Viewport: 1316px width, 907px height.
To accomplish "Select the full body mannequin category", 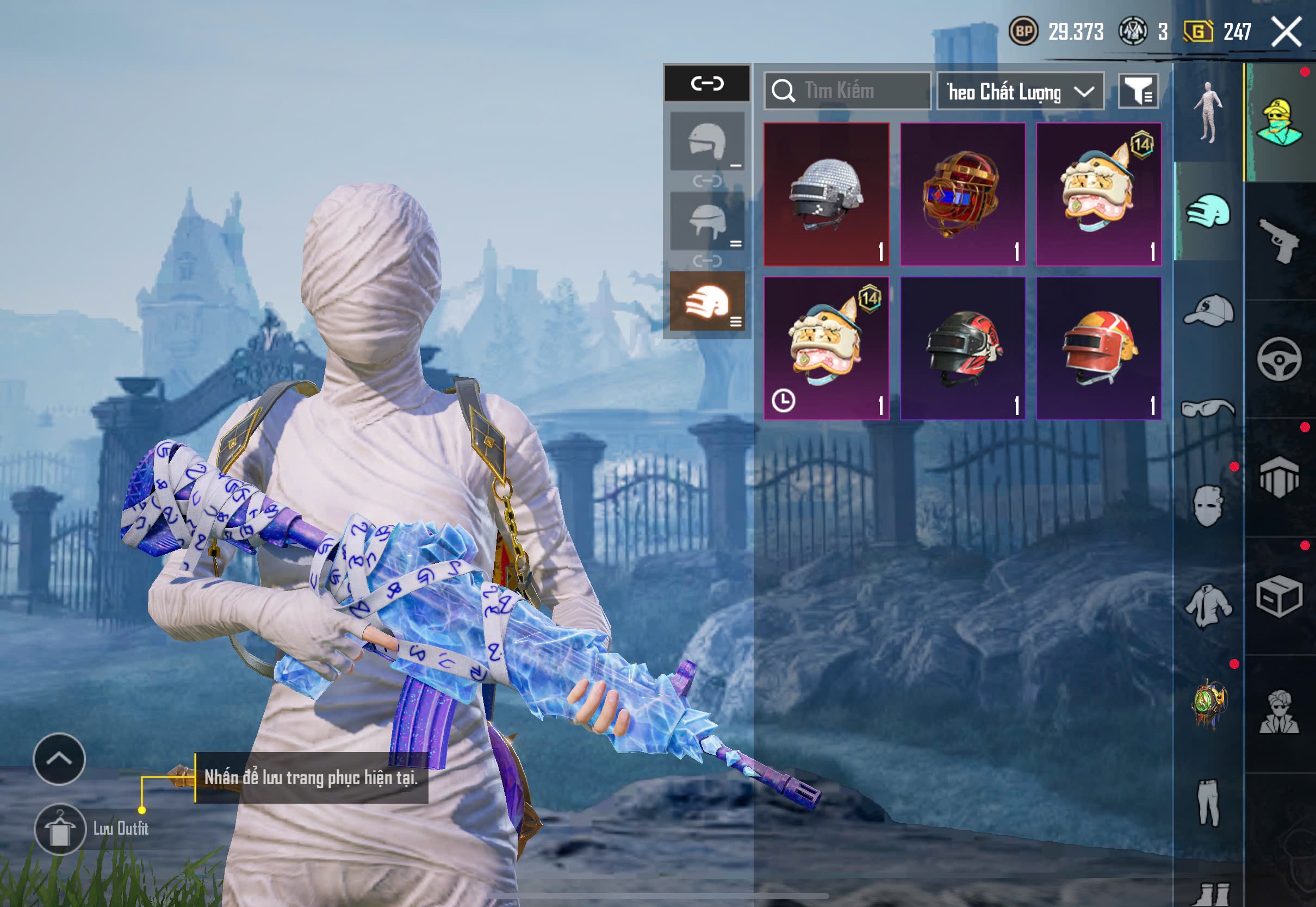I will tap(1208, 113).
